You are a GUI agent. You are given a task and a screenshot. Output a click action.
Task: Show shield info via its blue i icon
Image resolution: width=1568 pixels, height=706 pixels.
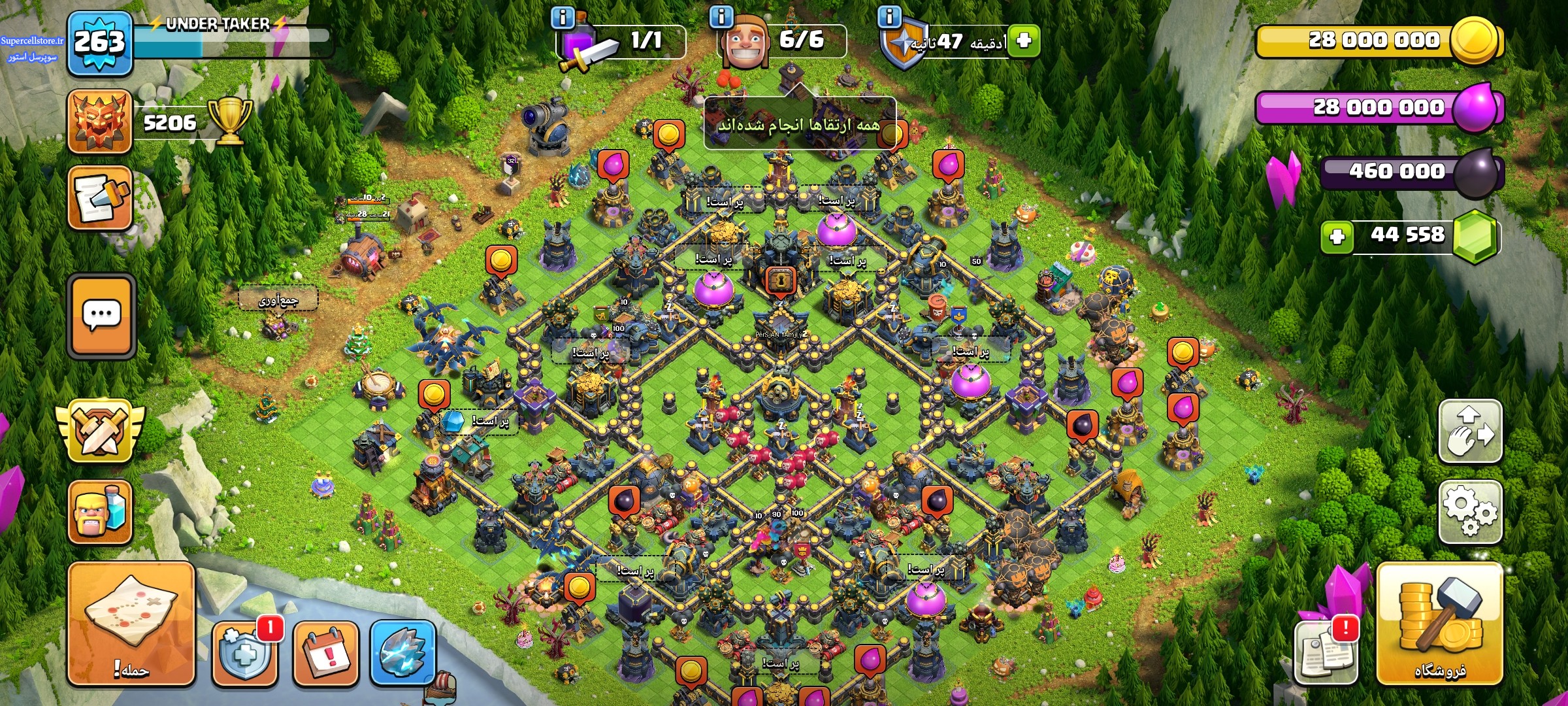pos(889,17)
